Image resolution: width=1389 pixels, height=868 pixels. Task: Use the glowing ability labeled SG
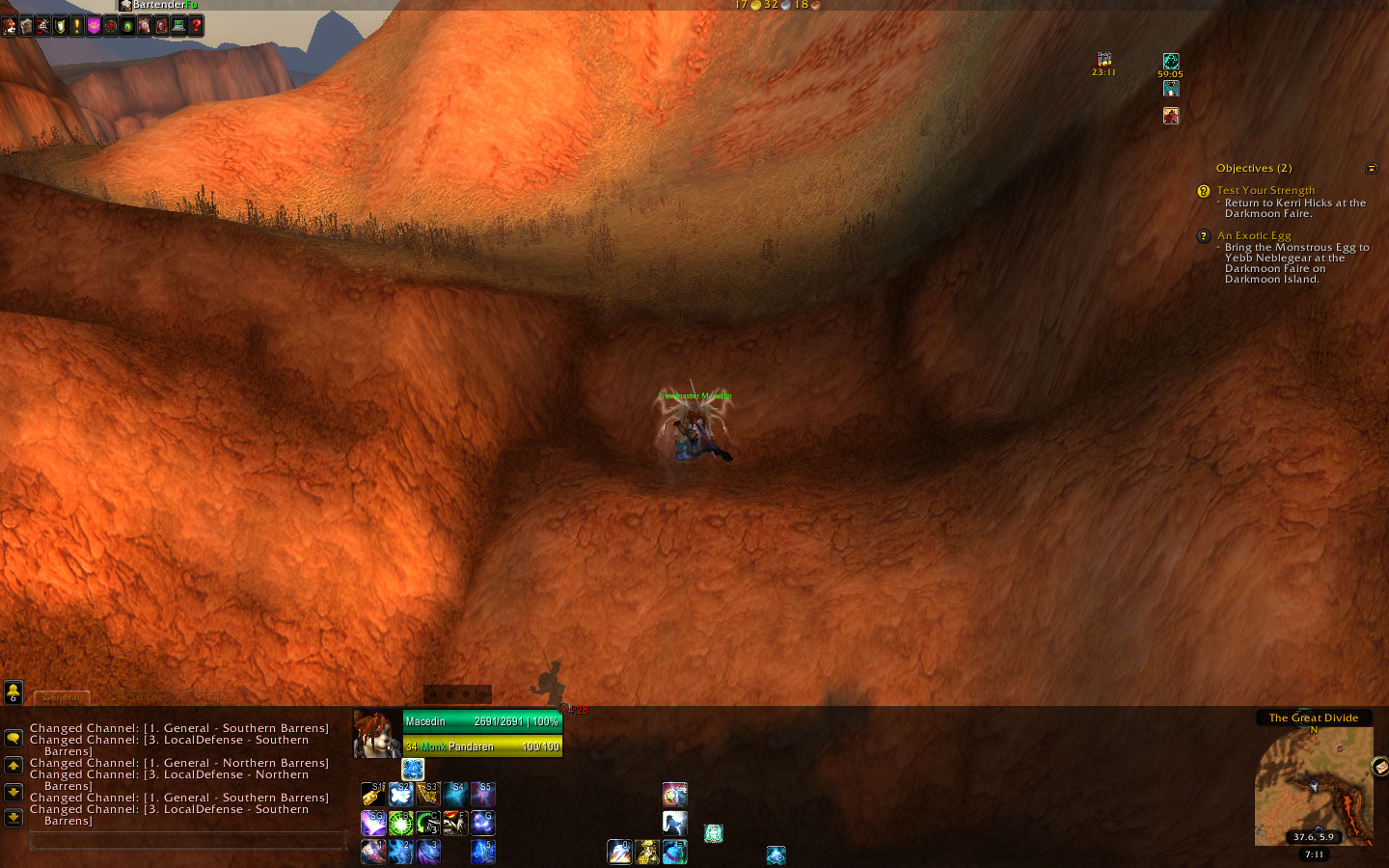(x=373, y=823)
